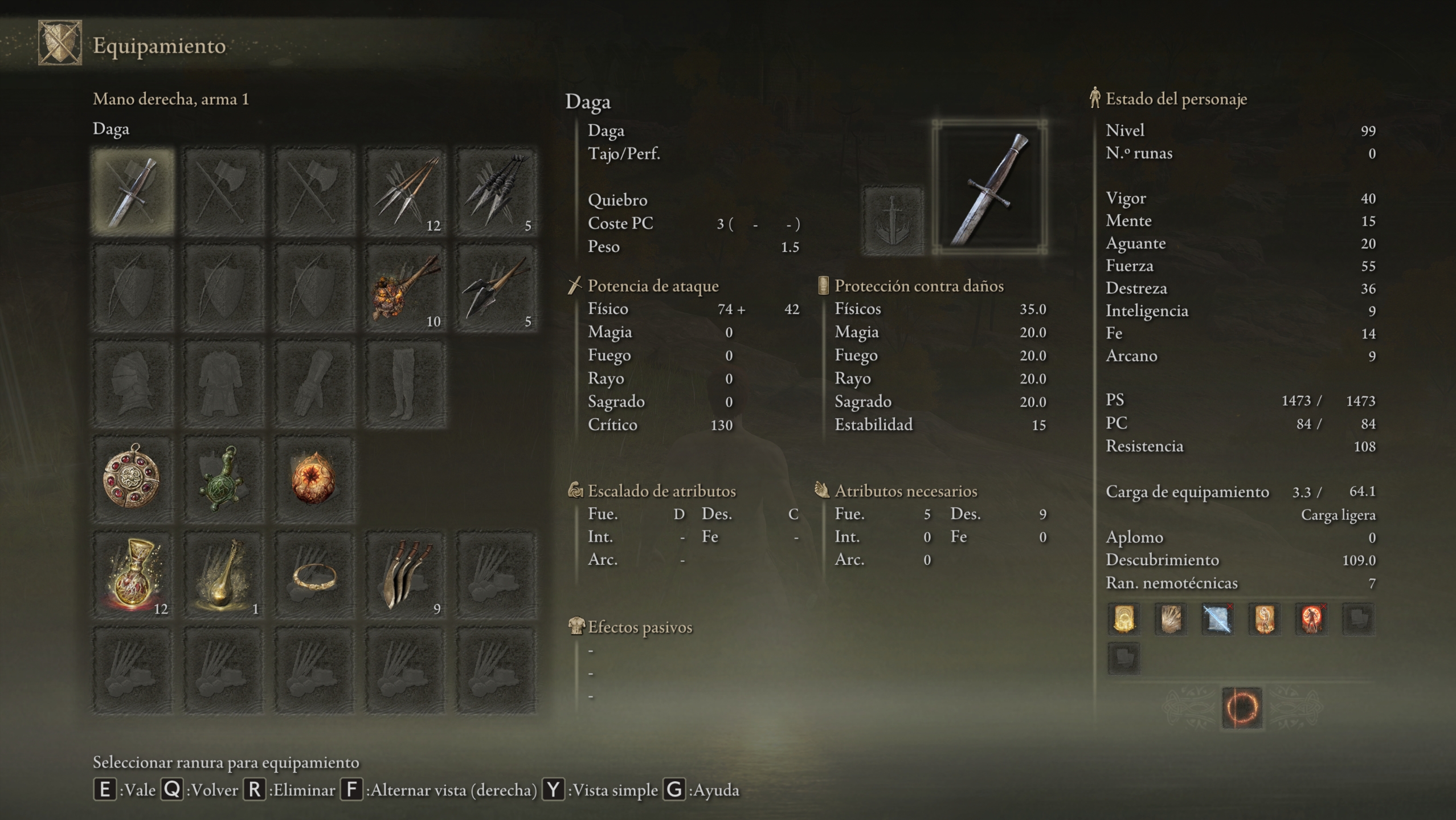Select the Daga right-hand weapon slot

(133, 191)
